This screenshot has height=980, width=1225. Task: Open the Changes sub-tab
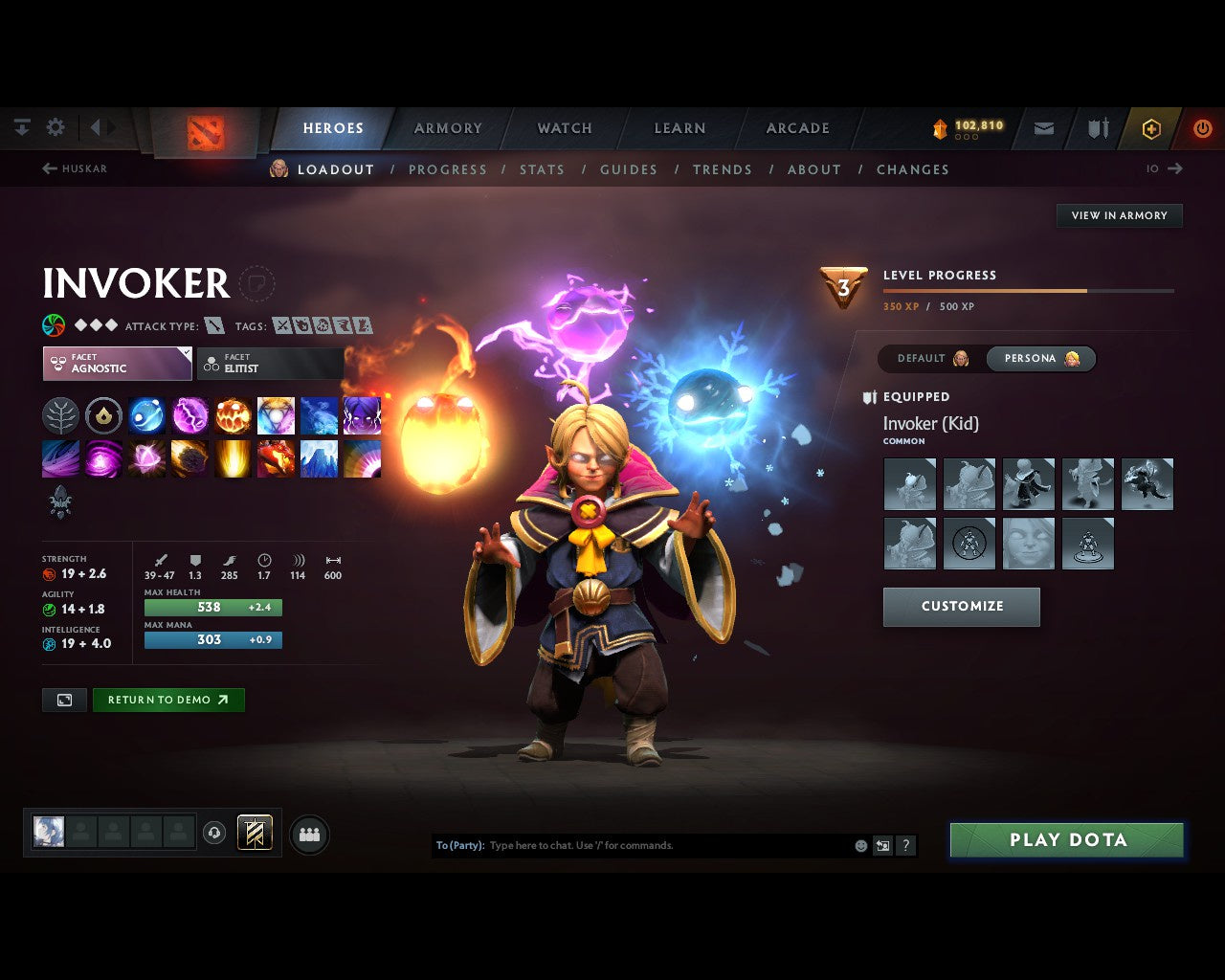(913, 169)
